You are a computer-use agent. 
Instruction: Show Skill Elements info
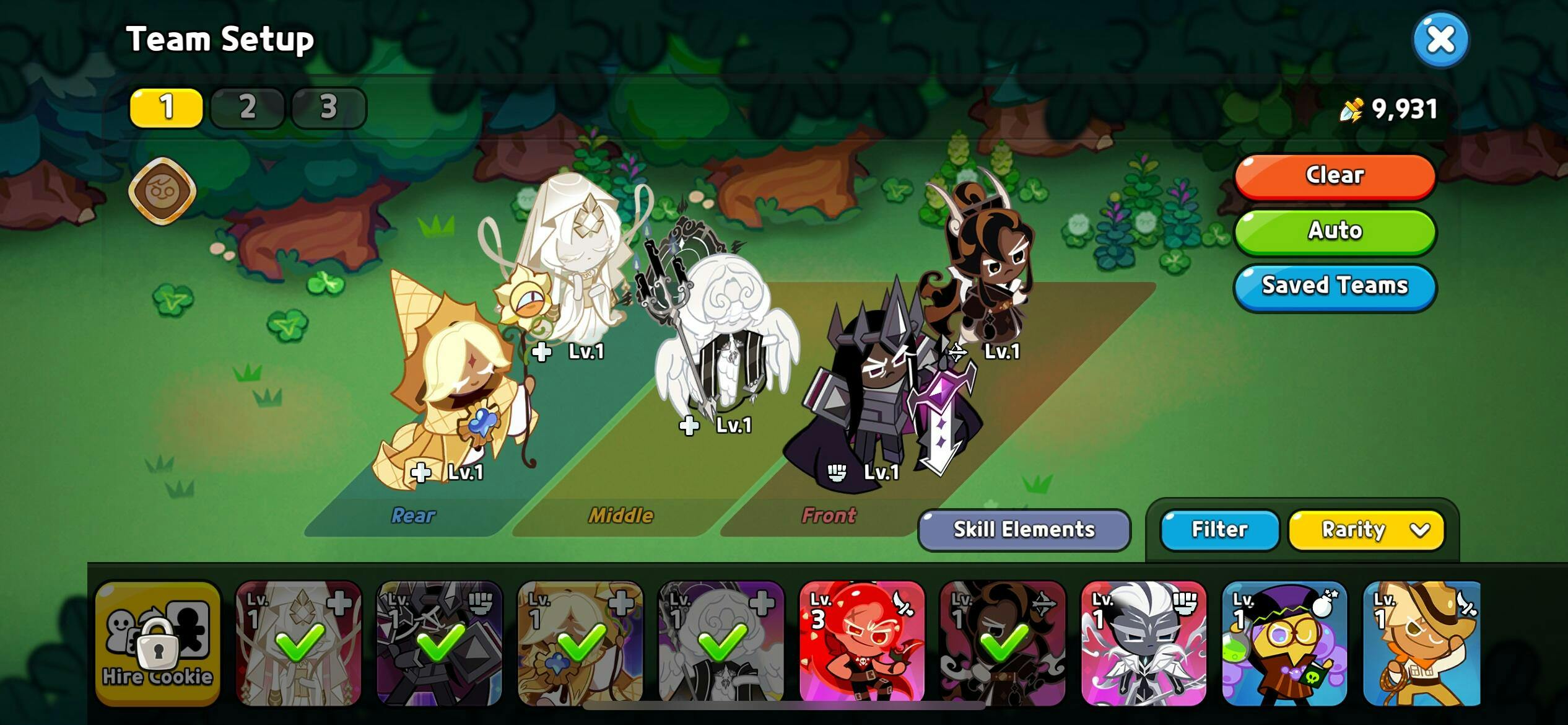click(x=1024, y=530)
